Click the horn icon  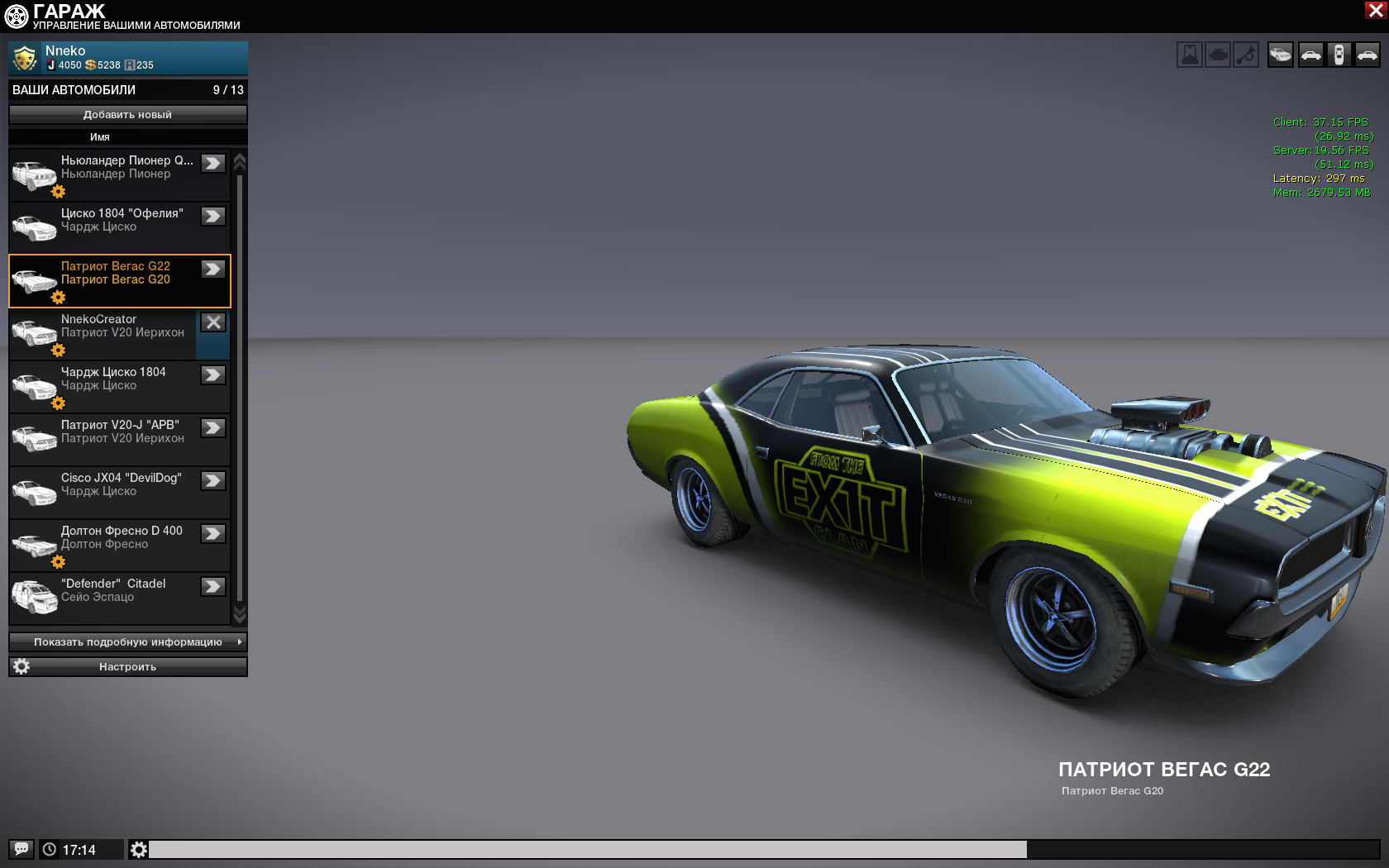pos(1246,55)
